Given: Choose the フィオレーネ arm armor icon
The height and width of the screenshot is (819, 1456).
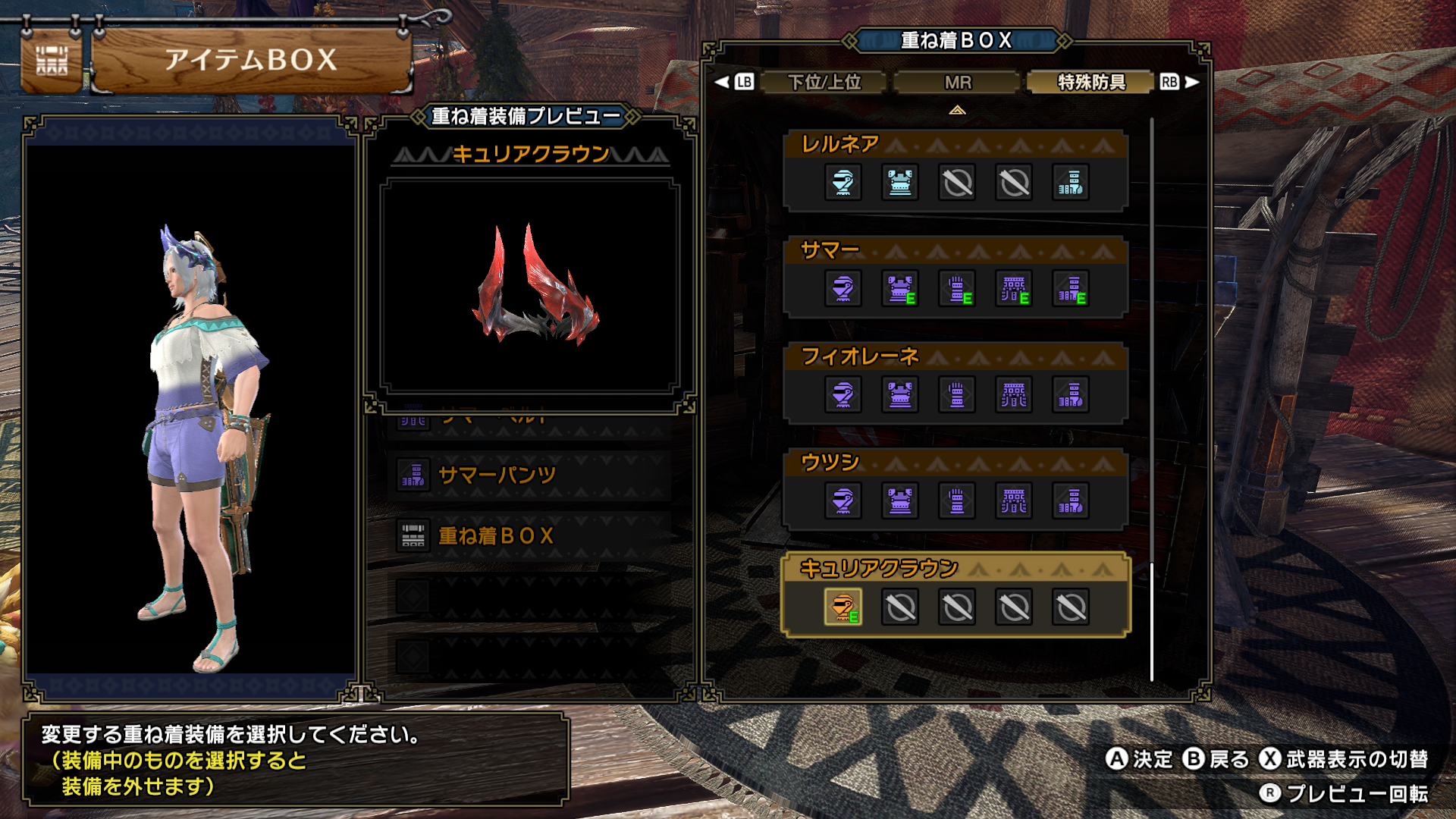Looking at the screenshot, I should pos(957,395).
